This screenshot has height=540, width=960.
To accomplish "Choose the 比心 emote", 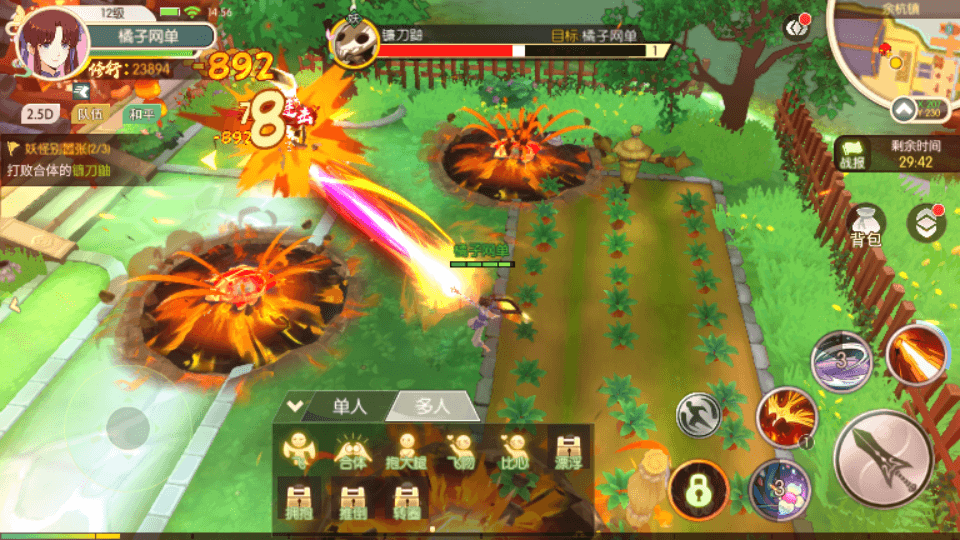I will (513, 451).
